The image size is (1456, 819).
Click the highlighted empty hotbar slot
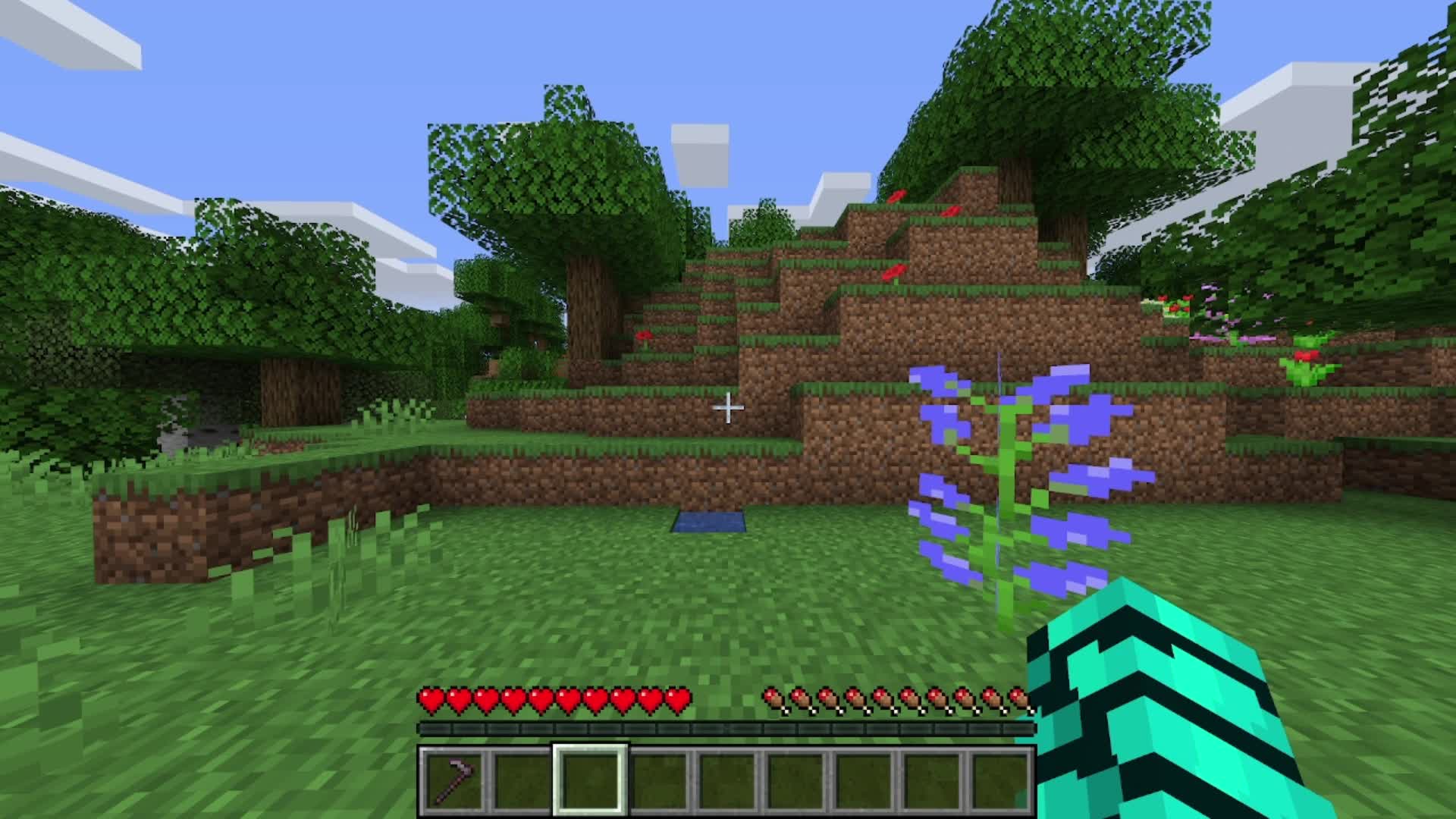pyautogui.click(x=590, y=780)
